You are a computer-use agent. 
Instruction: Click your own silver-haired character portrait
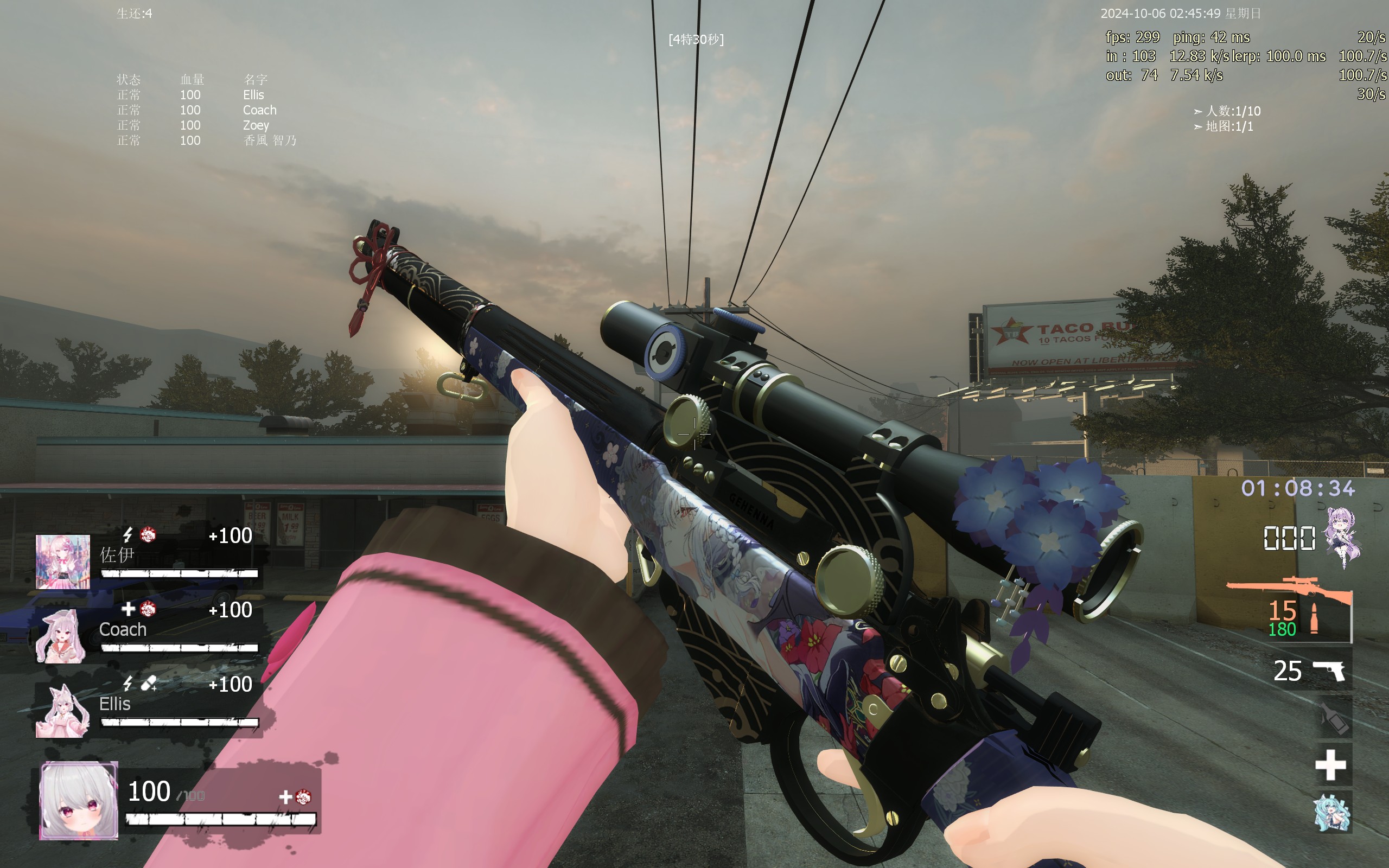click(x=79, y=800)
